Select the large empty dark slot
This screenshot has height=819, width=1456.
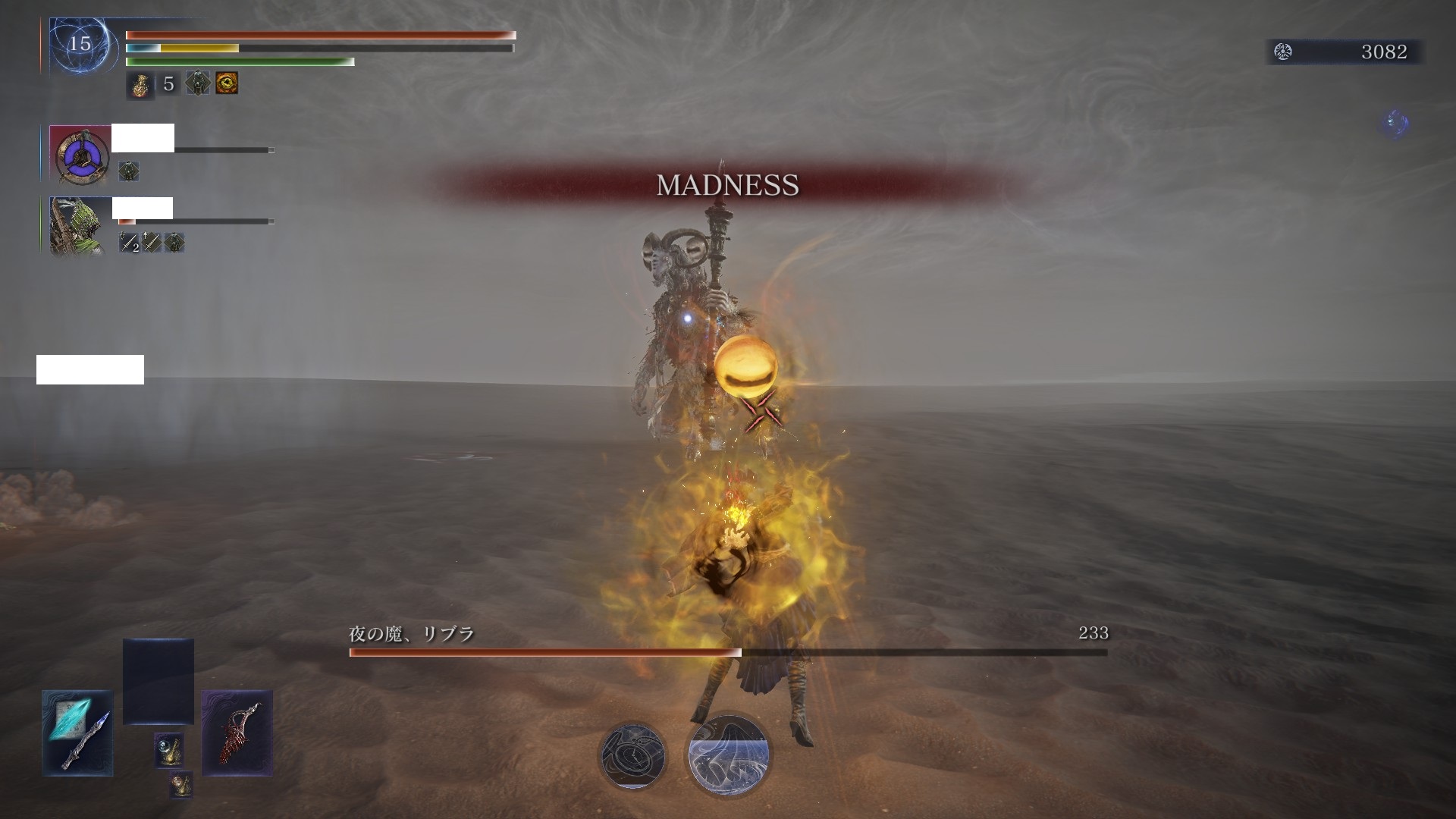click(158, 681)
